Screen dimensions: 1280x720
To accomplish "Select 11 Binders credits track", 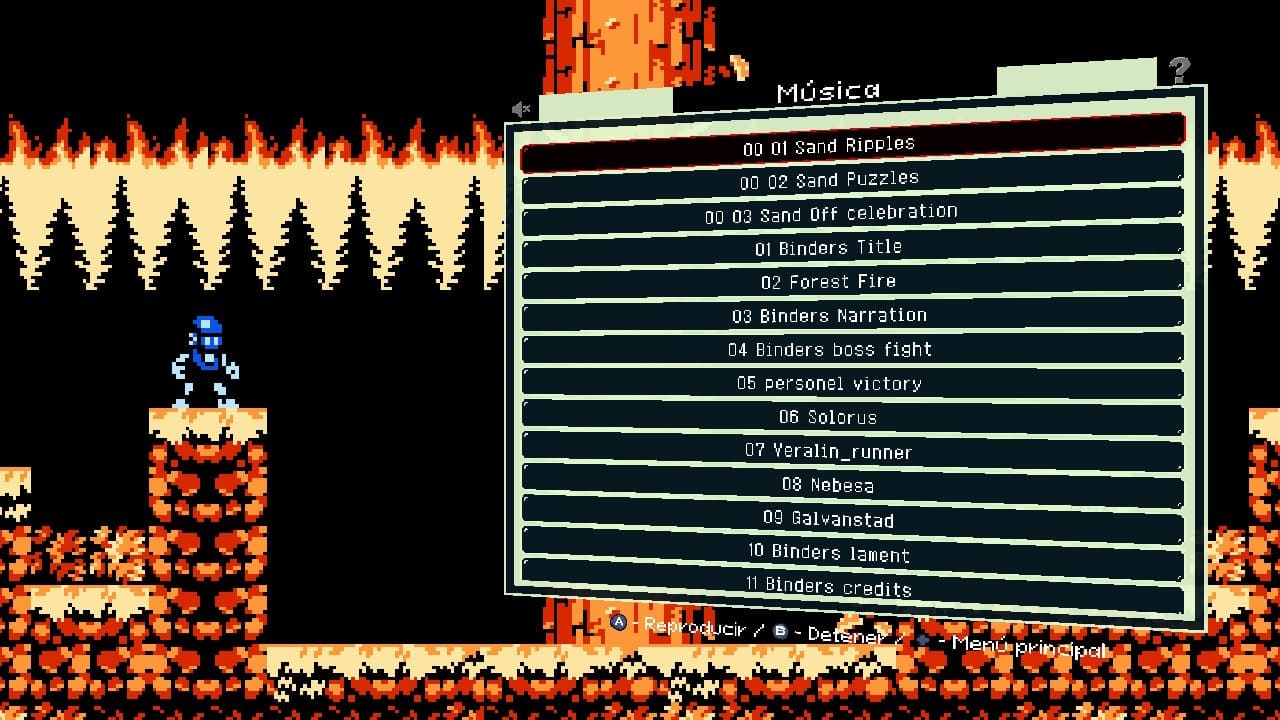I will (x=829, y=587).
